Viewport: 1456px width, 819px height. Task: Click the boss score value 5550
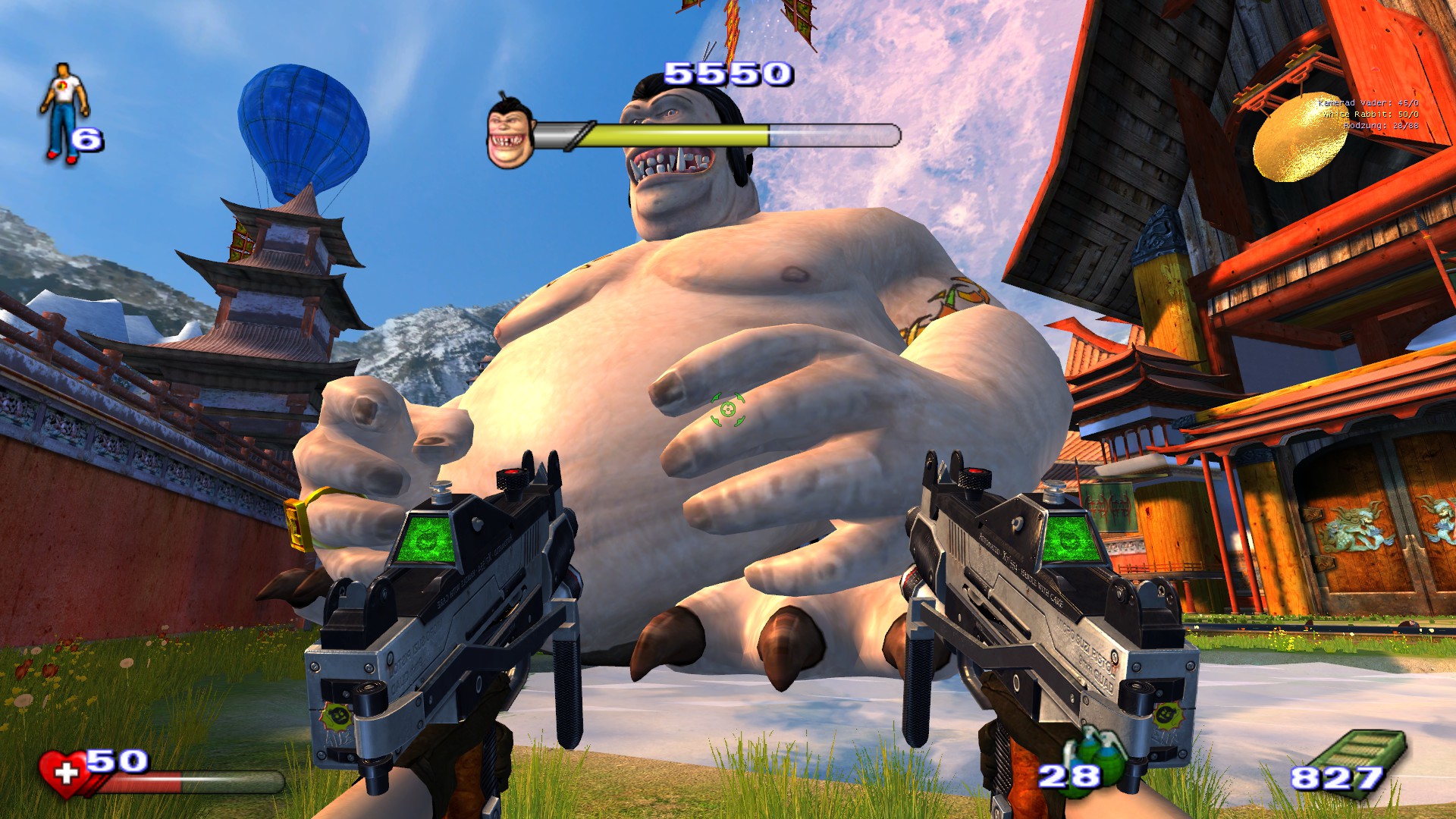pos(726,74)
